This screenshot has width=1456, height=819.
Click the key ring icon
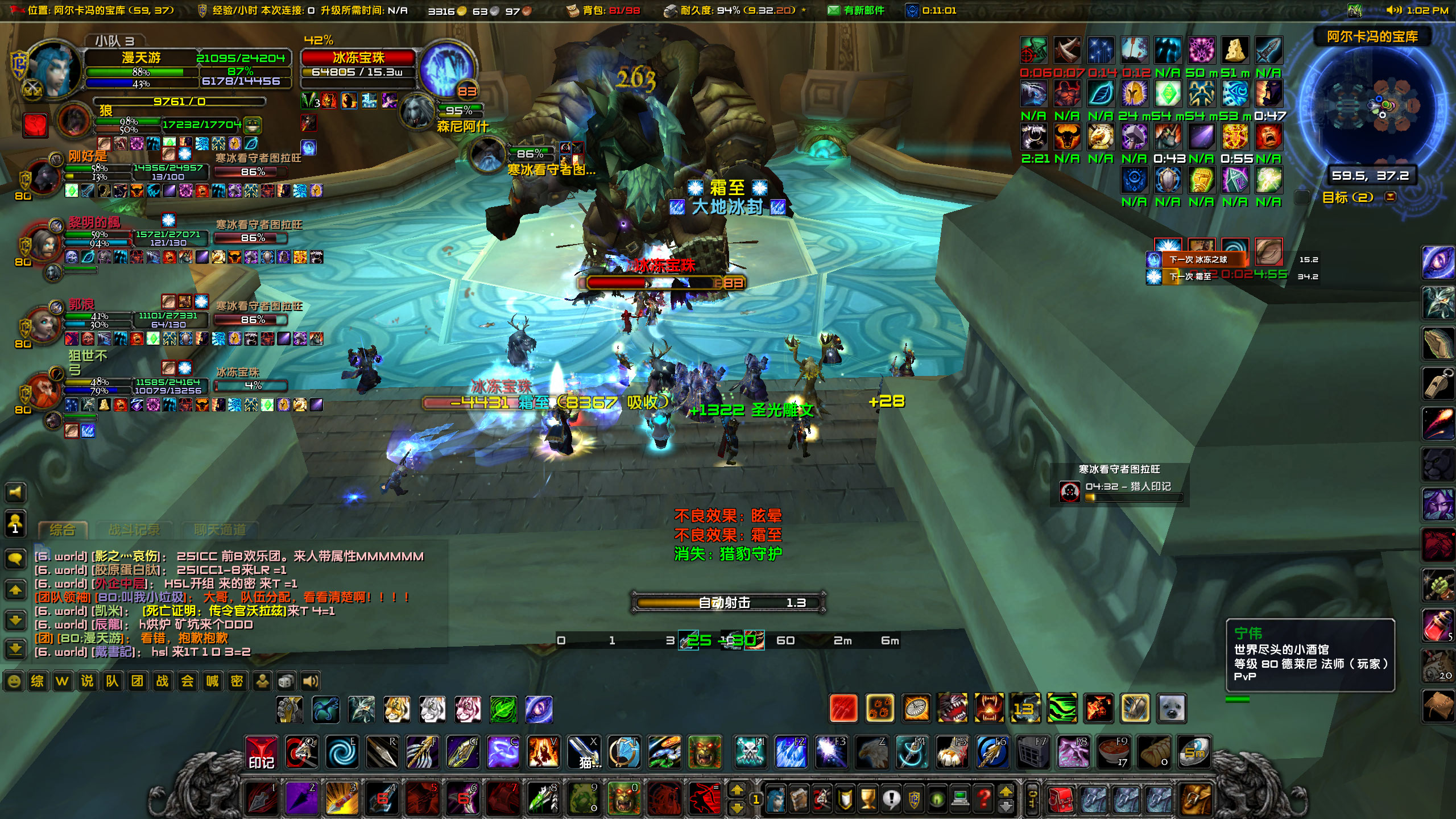coord(1032,800)
